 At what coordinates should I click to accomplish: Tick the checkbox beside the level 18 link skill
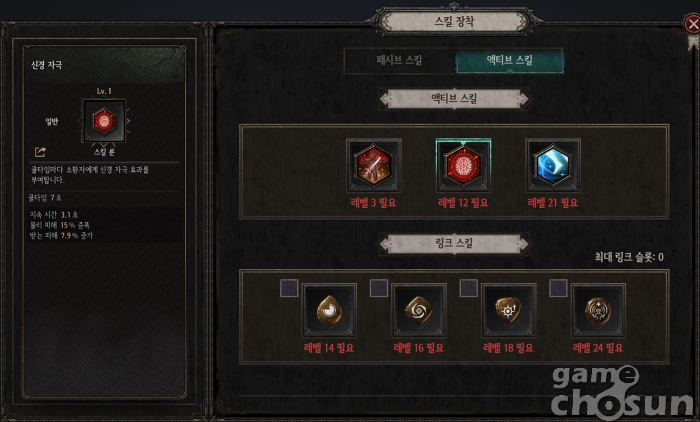point(469,288)
